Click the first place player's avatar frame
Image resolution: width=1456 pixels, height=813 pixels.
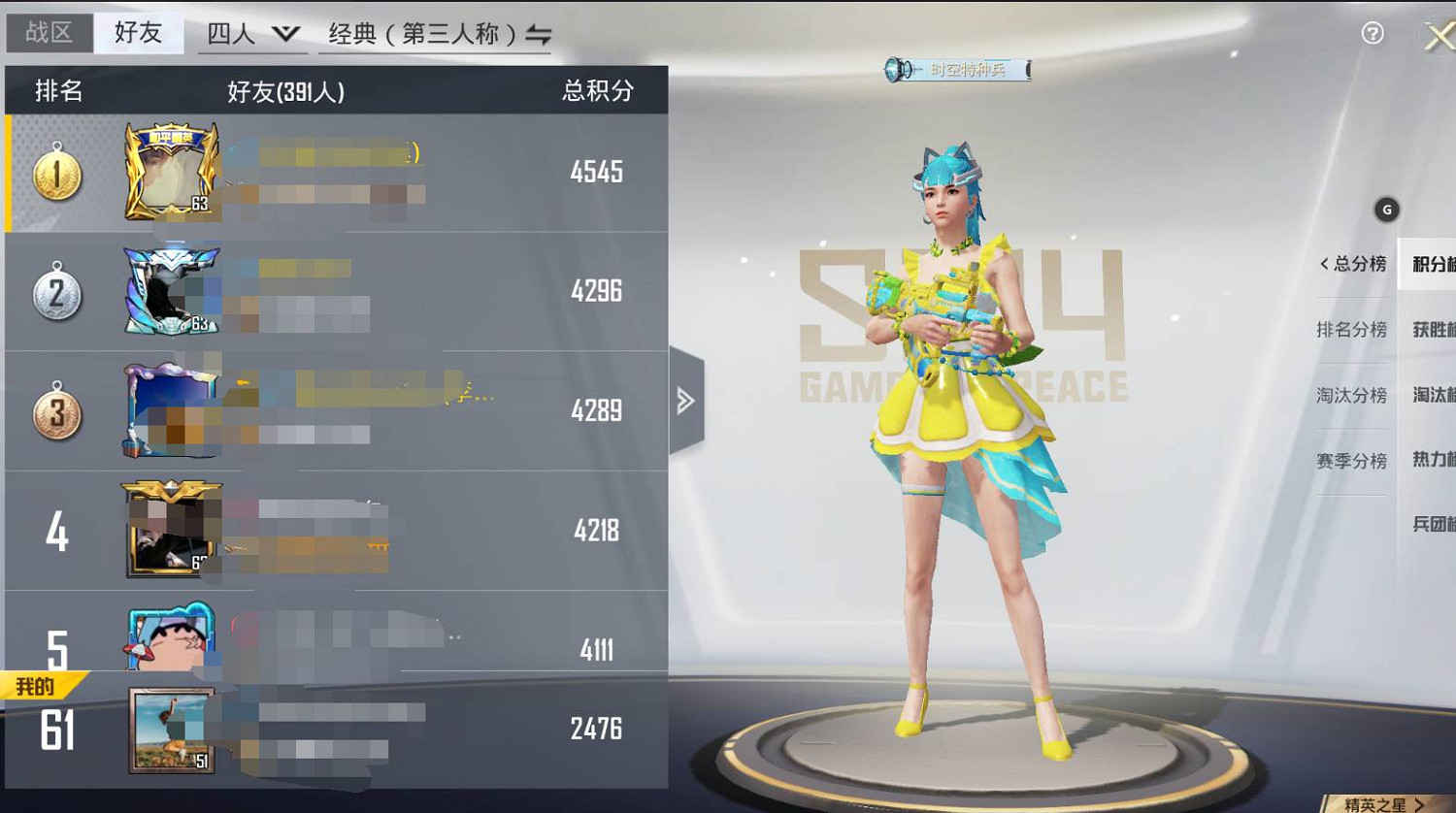[x=171, y=173]
